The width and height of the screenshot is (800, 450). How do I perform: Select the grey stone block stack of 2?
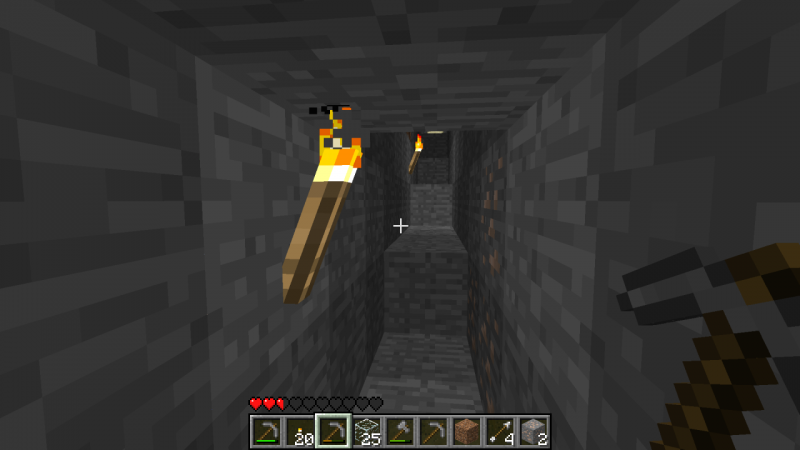[532, 431]
